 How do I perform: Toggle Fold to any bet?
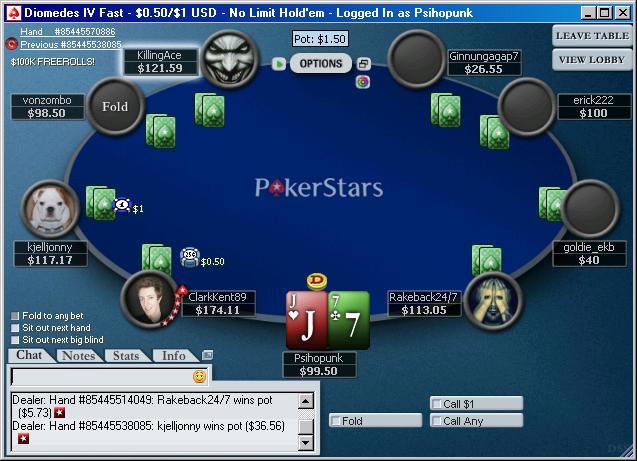15,316
